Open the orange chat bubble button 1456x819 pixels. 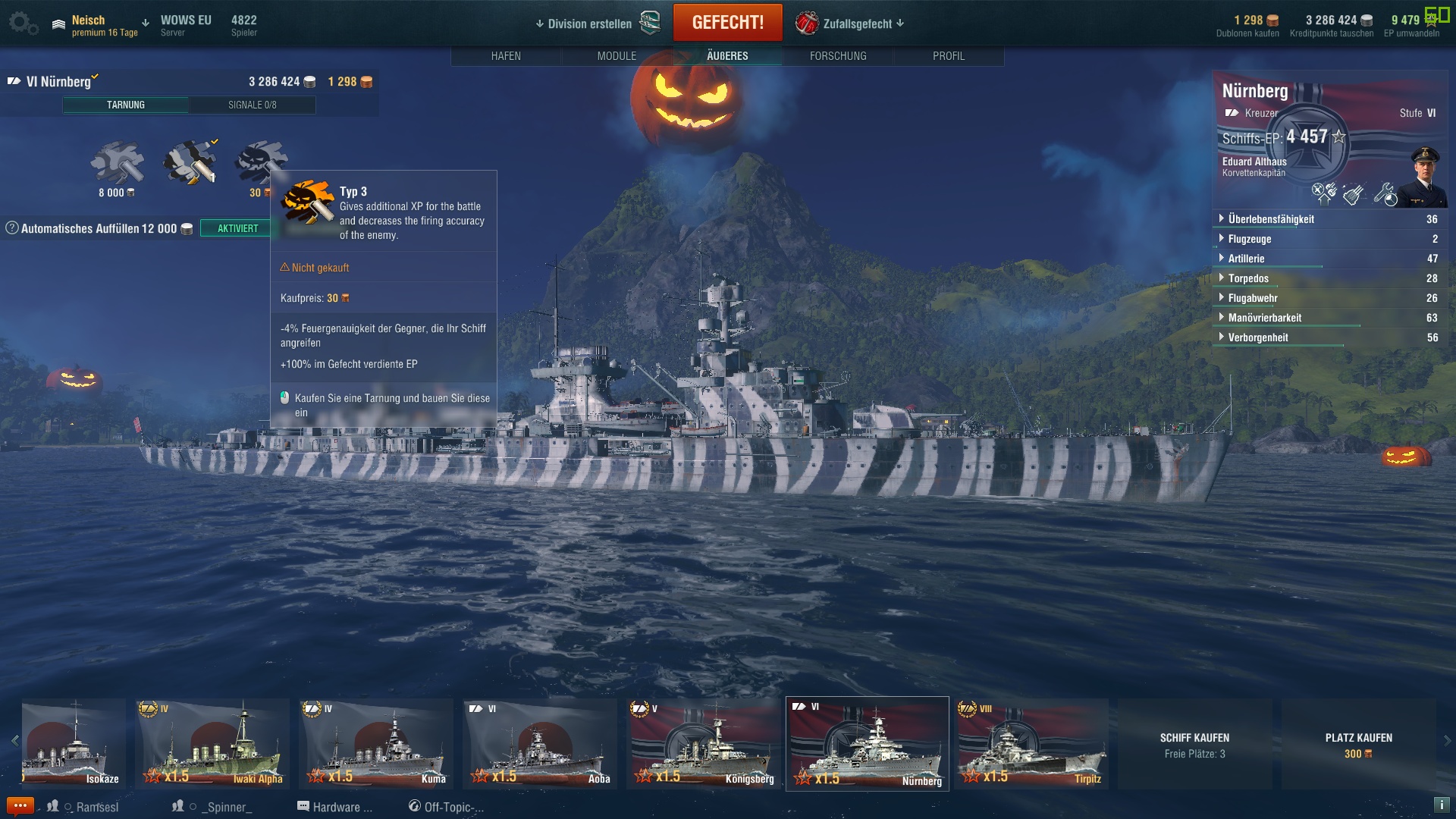coord(20,805)
